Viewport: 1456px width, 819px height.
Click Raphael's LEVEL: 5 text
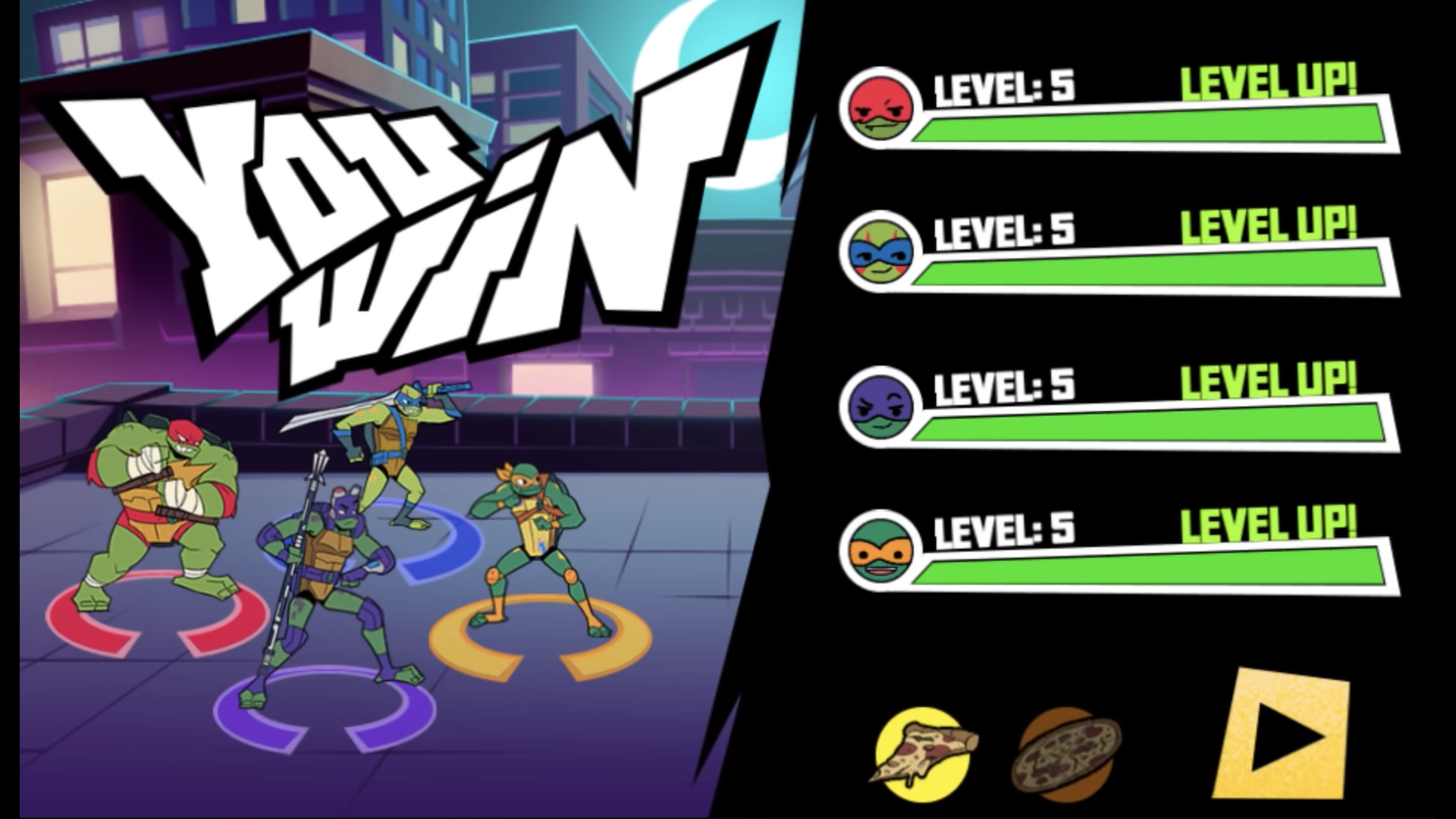coord(1001,87)
